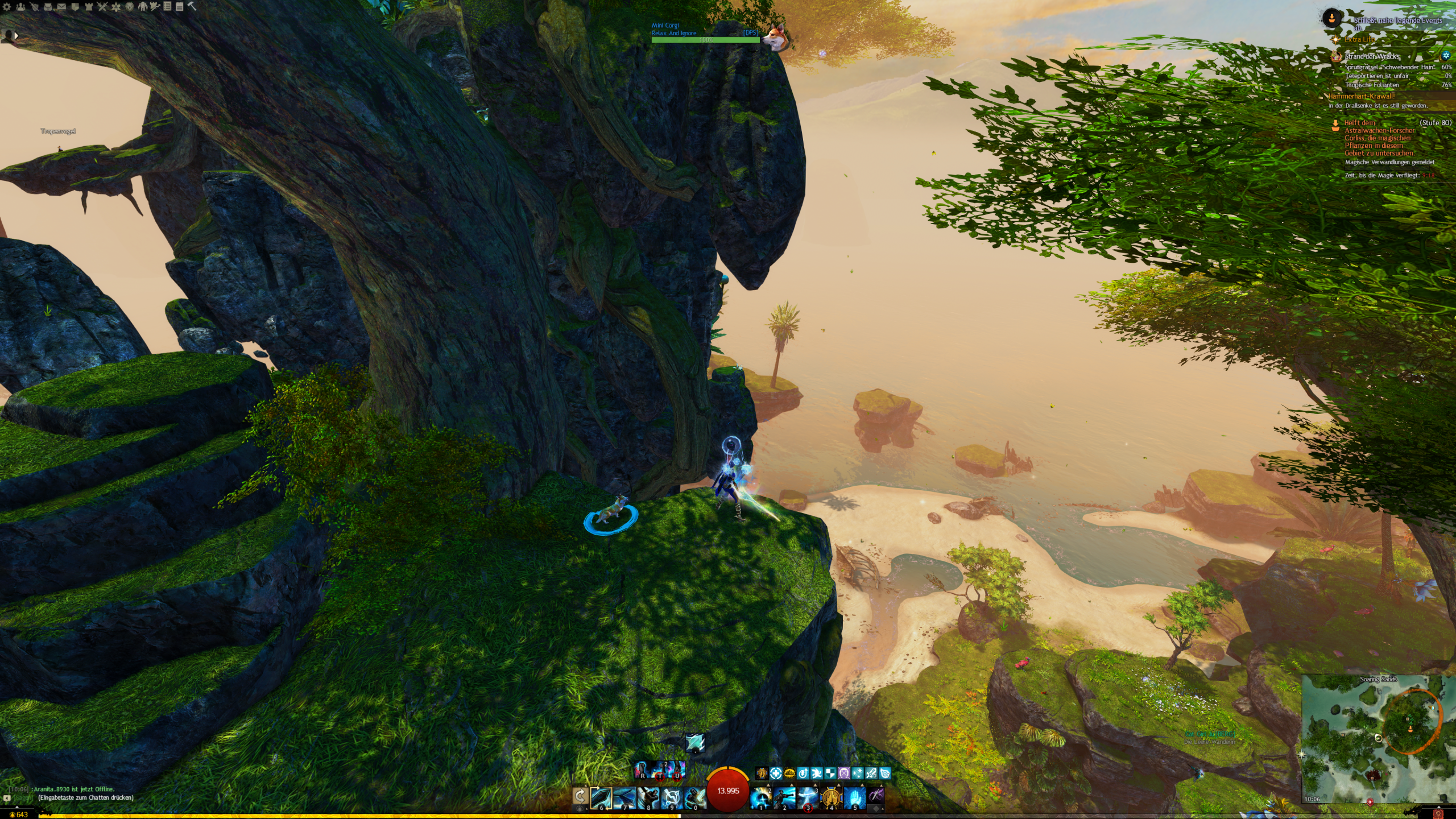Viewport: 1456px width, 819px height.
Task: Open the game menu gear icon
Action: (7, 7)
